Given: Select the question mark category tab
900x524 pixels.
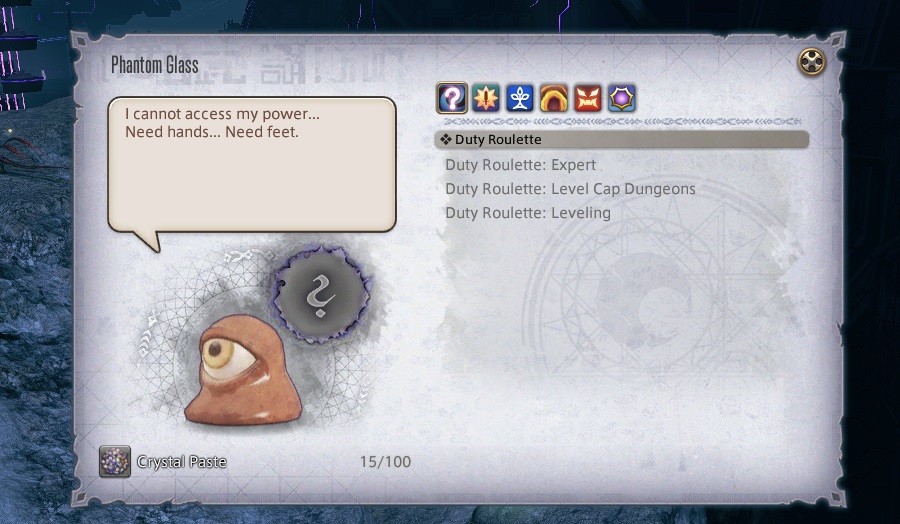Looking at the screenshot, I should [x=451, y=98].
